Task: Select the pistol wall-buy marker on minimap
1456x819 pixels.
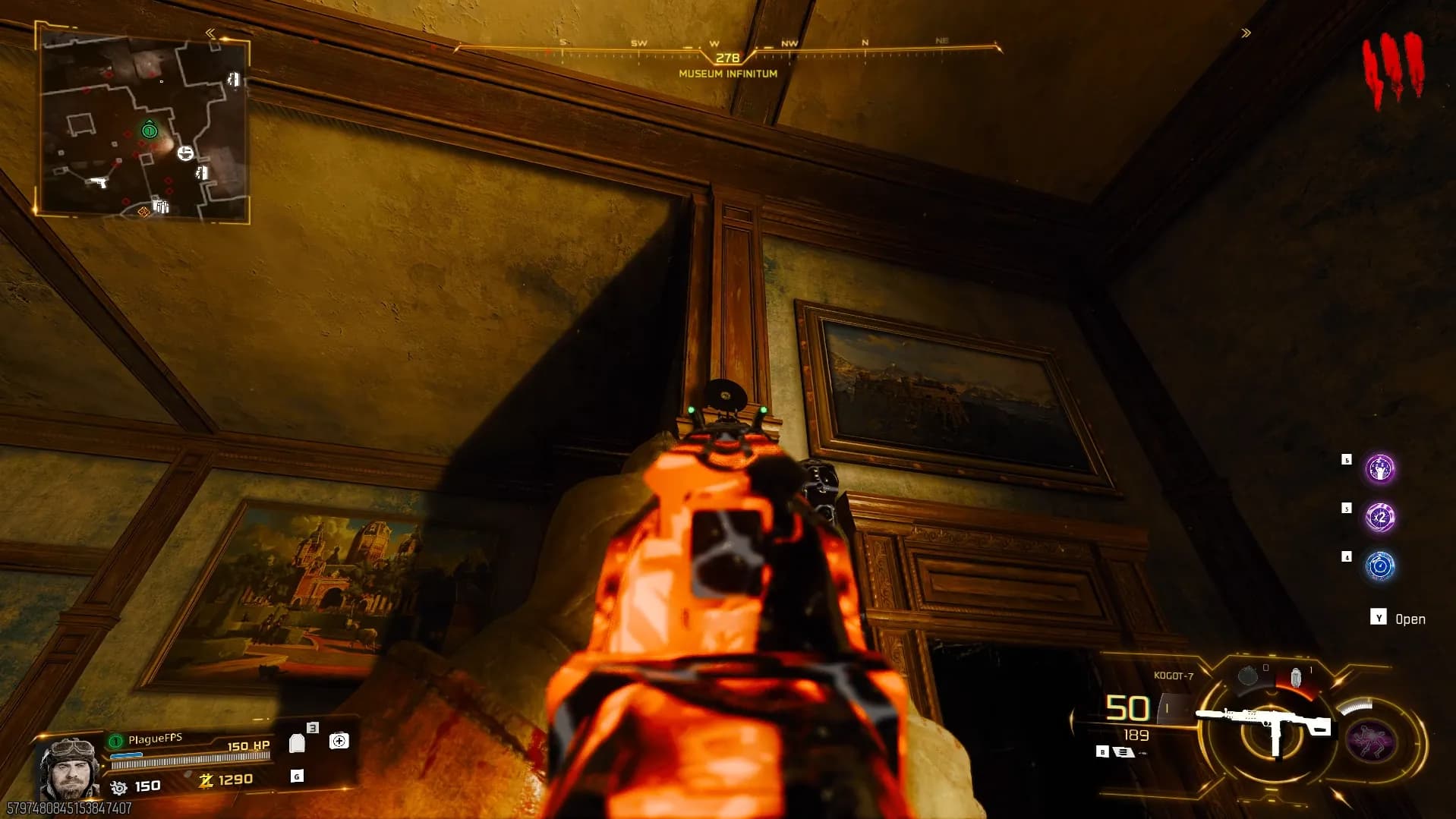Action: pyautogui.click(x=97, y=182)
